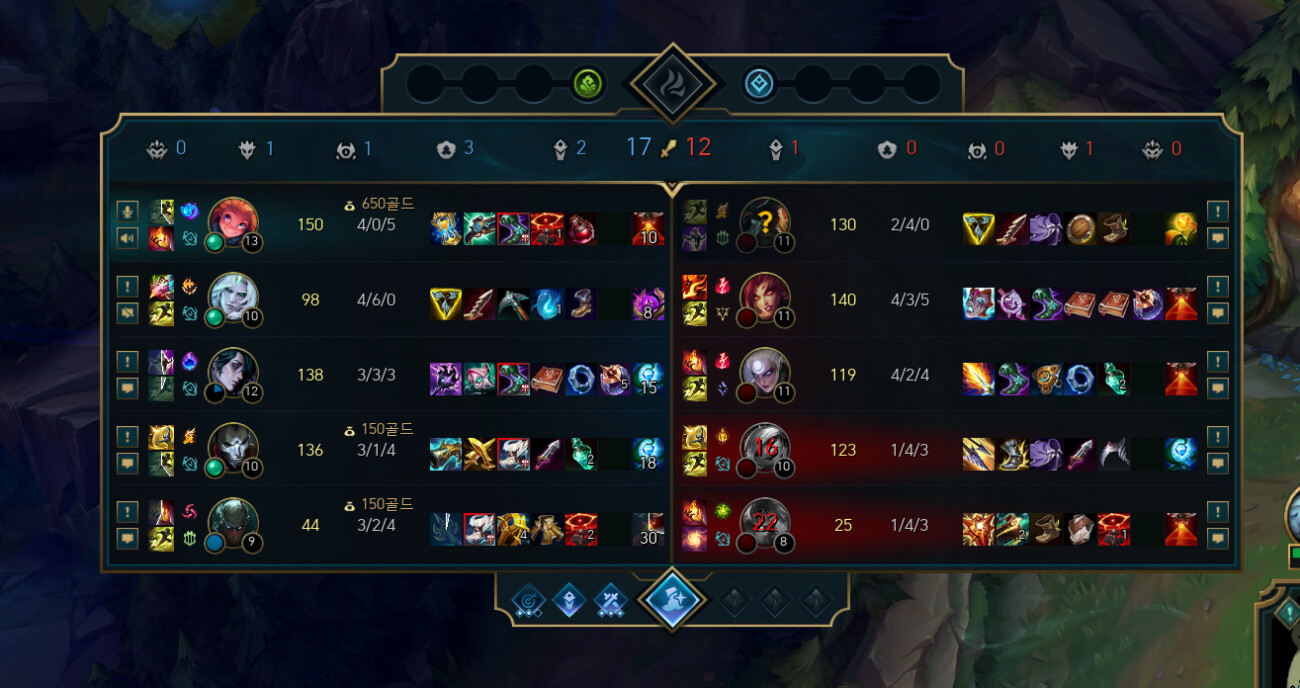1300x688 pixels.
Task: Click the round wooden shield item
Action: tap(1078, 228)
